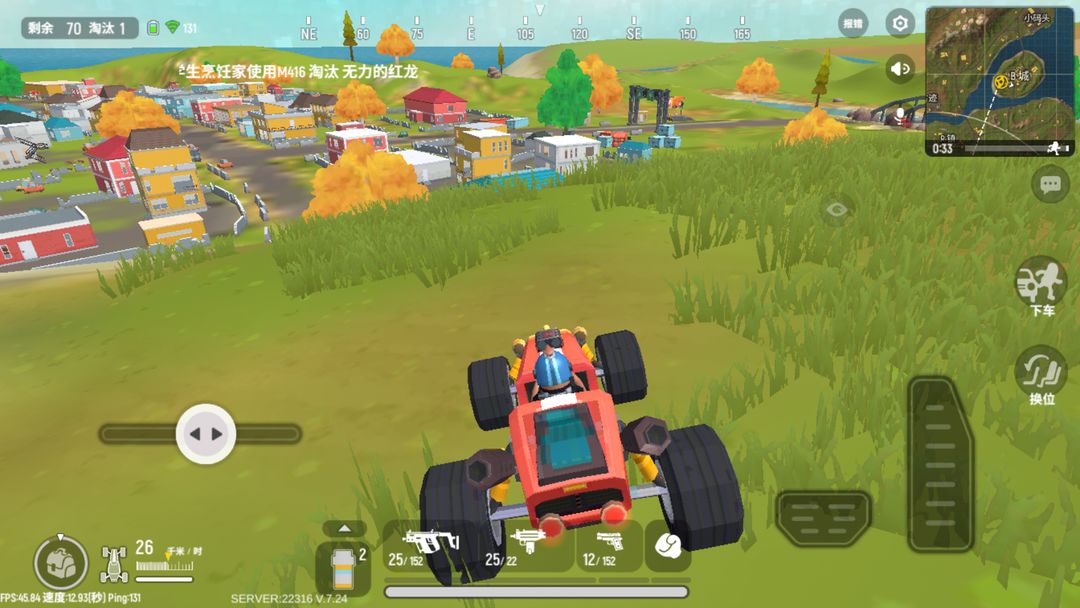Screen dimensions: 1080x608
Task: Expand the healing item list arrow
Action: 344,528
